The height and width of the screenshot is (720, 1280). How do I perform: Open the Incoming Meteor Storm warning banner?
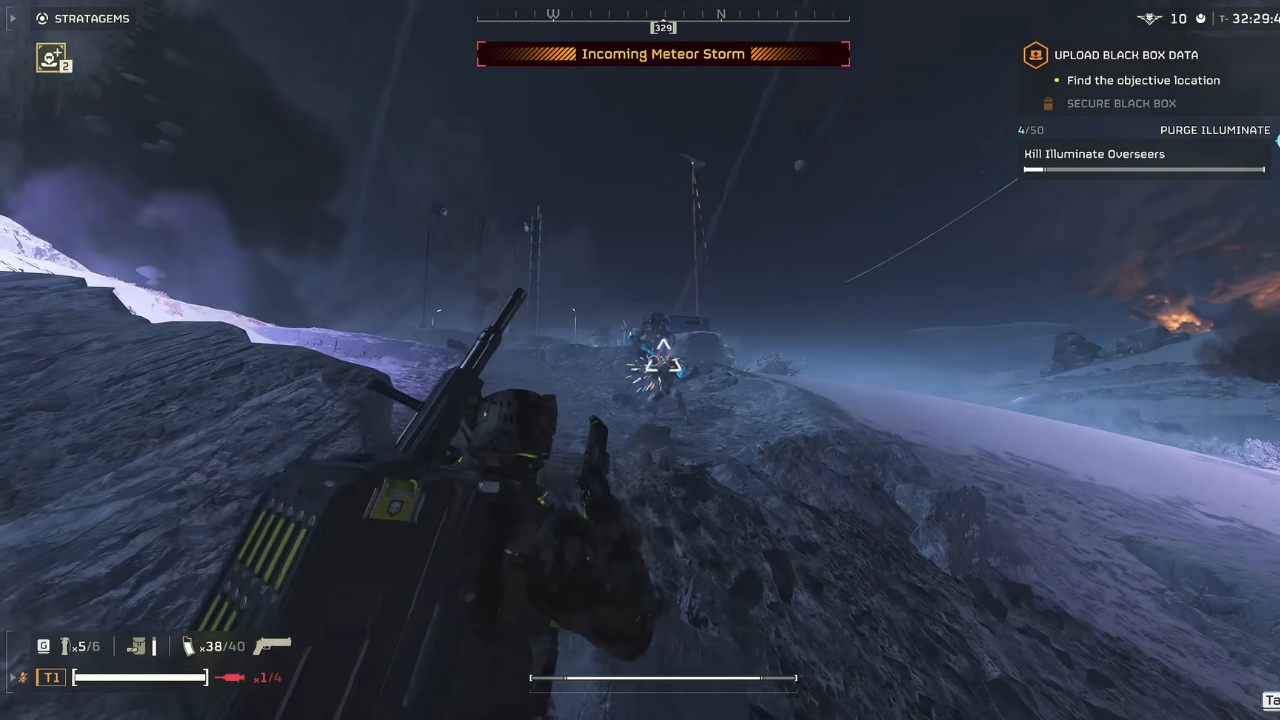pyautogui.click(x=663, y=54)
